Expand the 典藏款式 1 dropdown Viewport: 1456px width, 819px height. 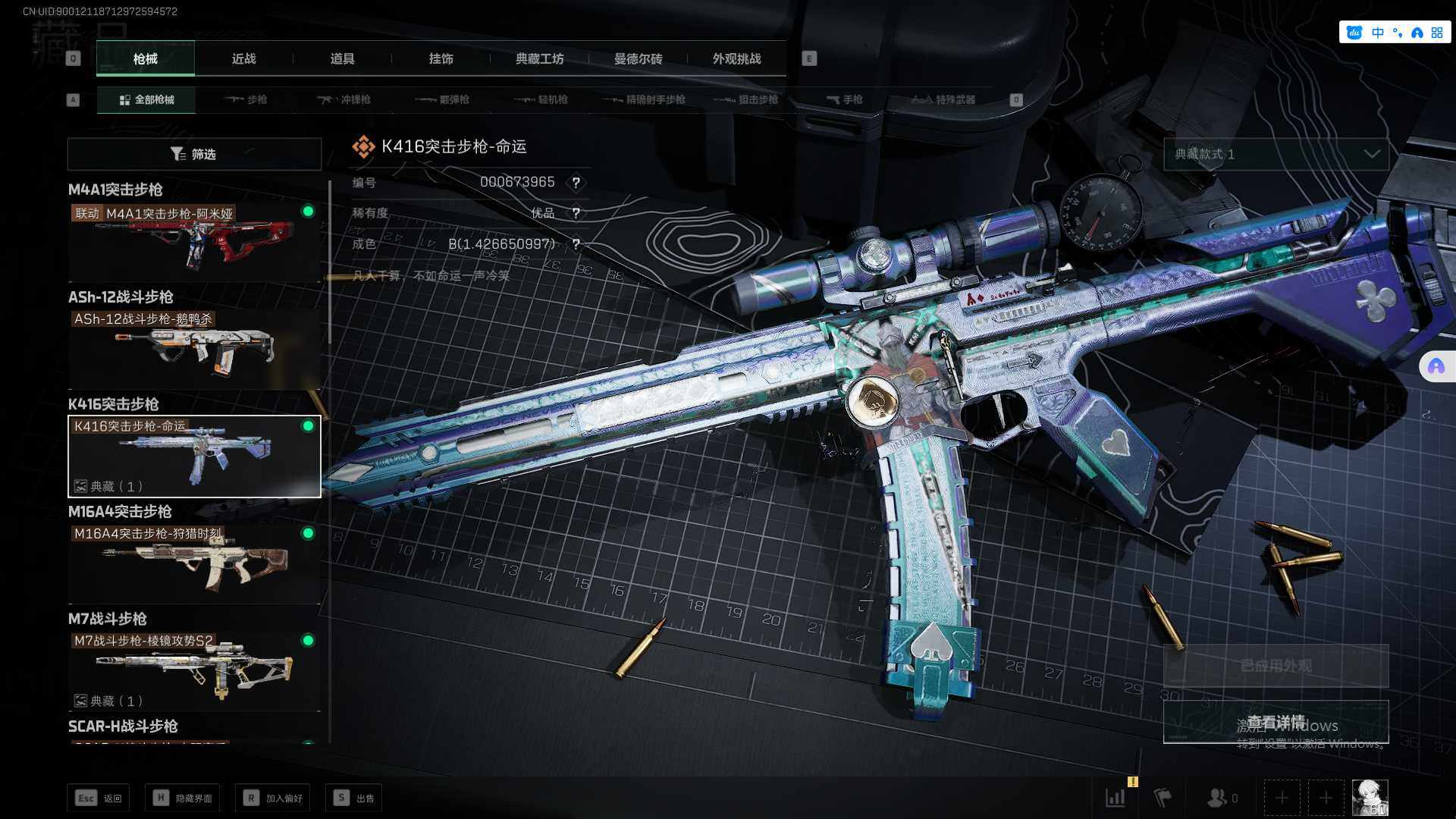click(1276, 154)
